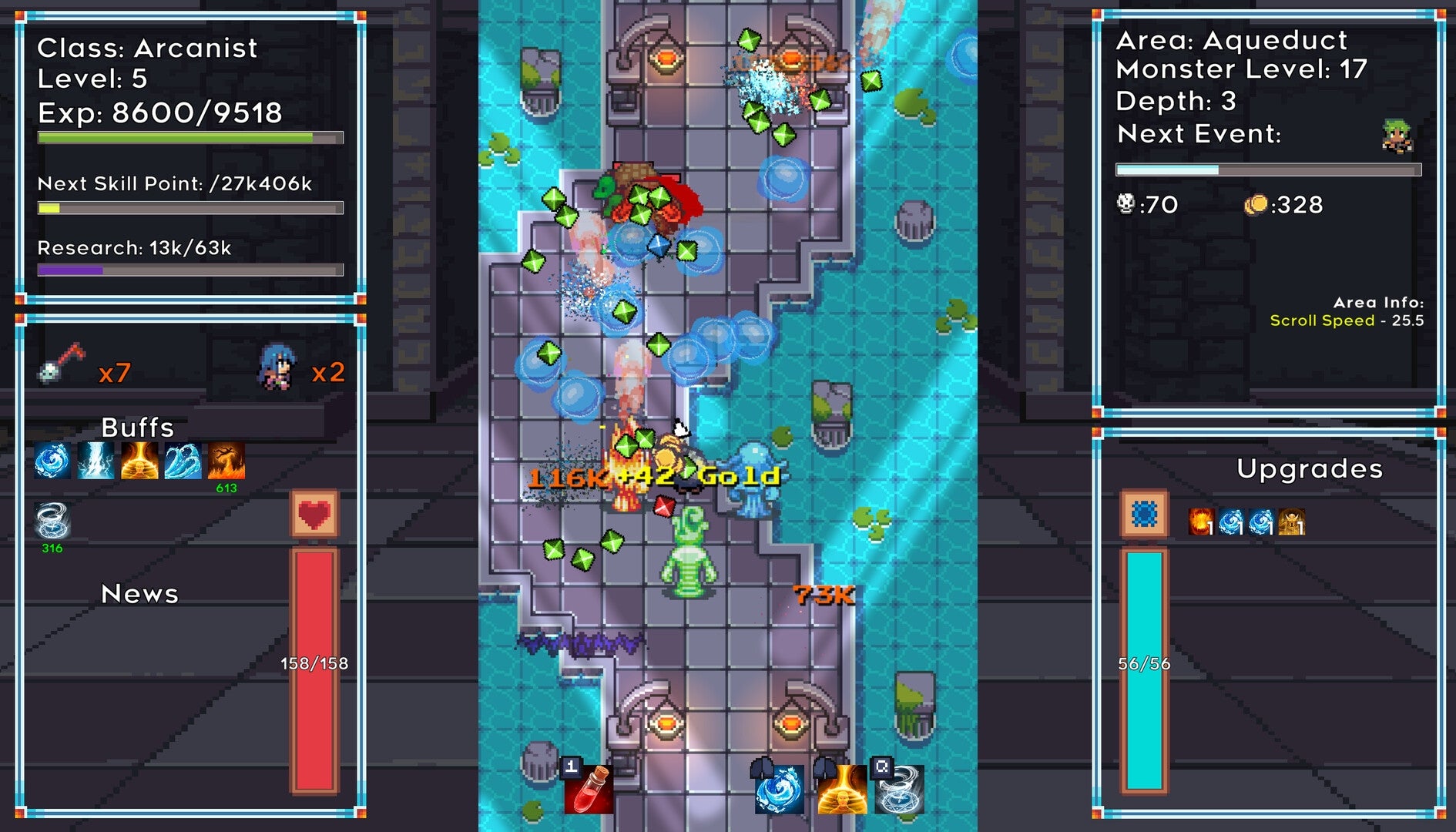
Task: Click the lightning strike buff icon
Action: point(95,462)
